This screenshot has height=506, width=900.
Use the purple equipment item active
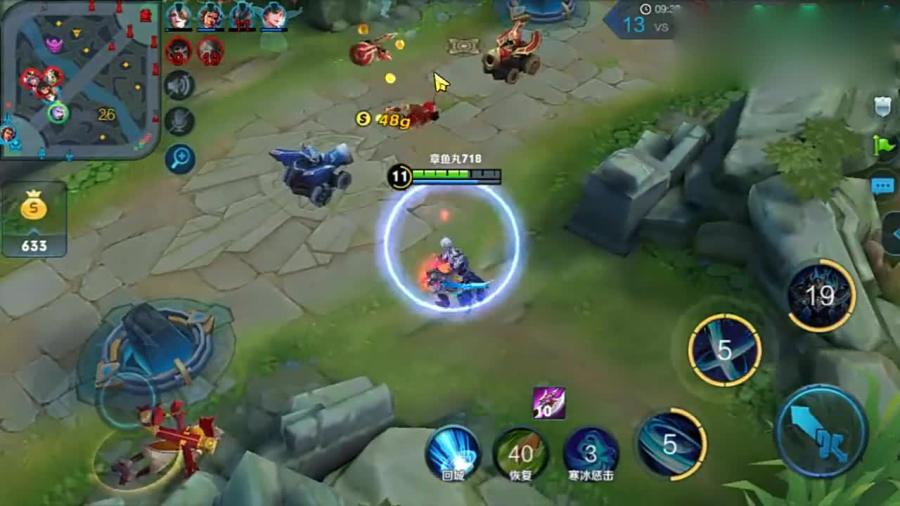548,402
